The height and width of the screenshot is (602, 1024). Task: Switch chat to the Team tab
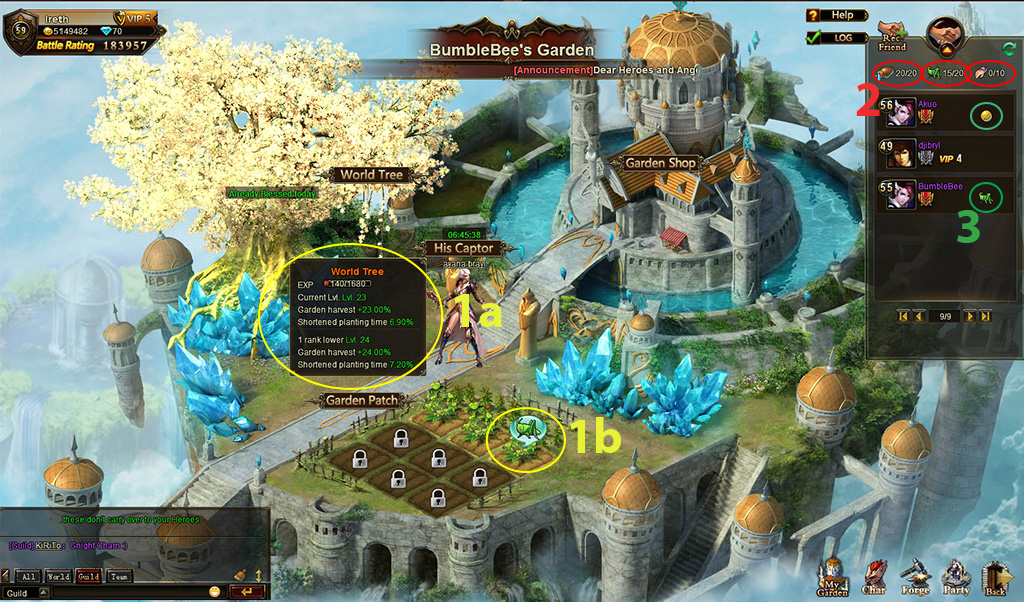(119, 577)
